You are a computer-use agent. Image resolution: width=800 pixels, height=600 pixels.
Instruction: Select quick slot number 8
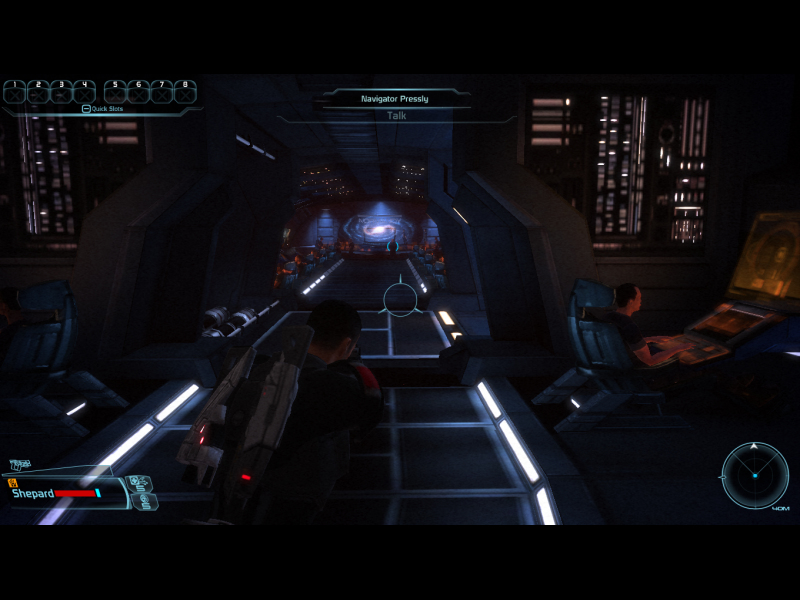click(x=185, y=93)
